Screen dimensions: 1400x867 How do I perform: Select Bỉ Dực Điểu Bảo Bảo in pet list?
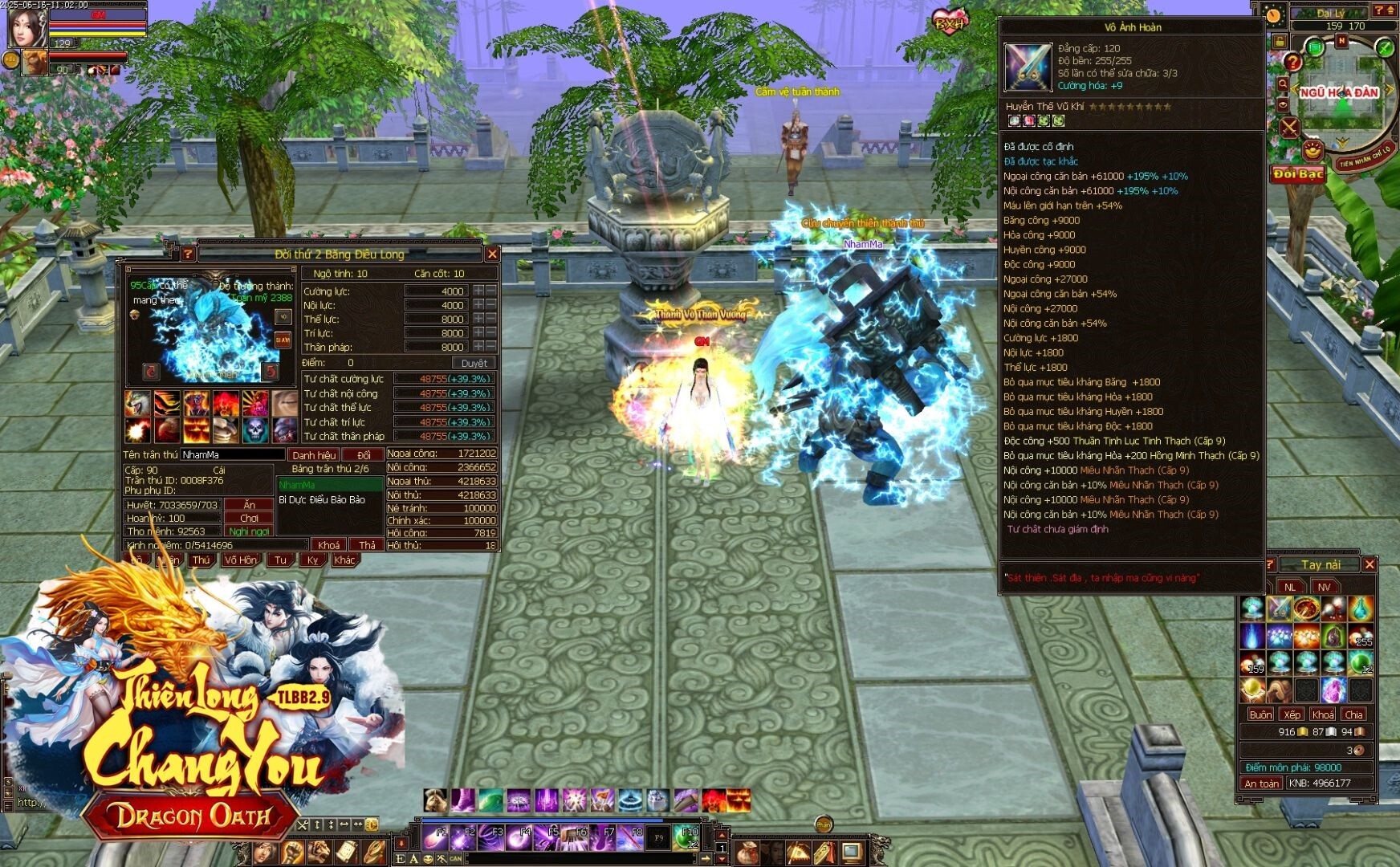point(322,499)
